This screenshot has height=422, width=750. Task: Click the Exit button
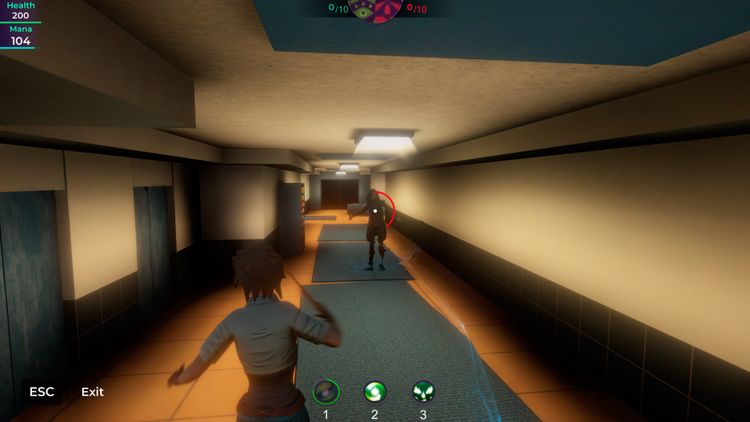click(92, 392)
